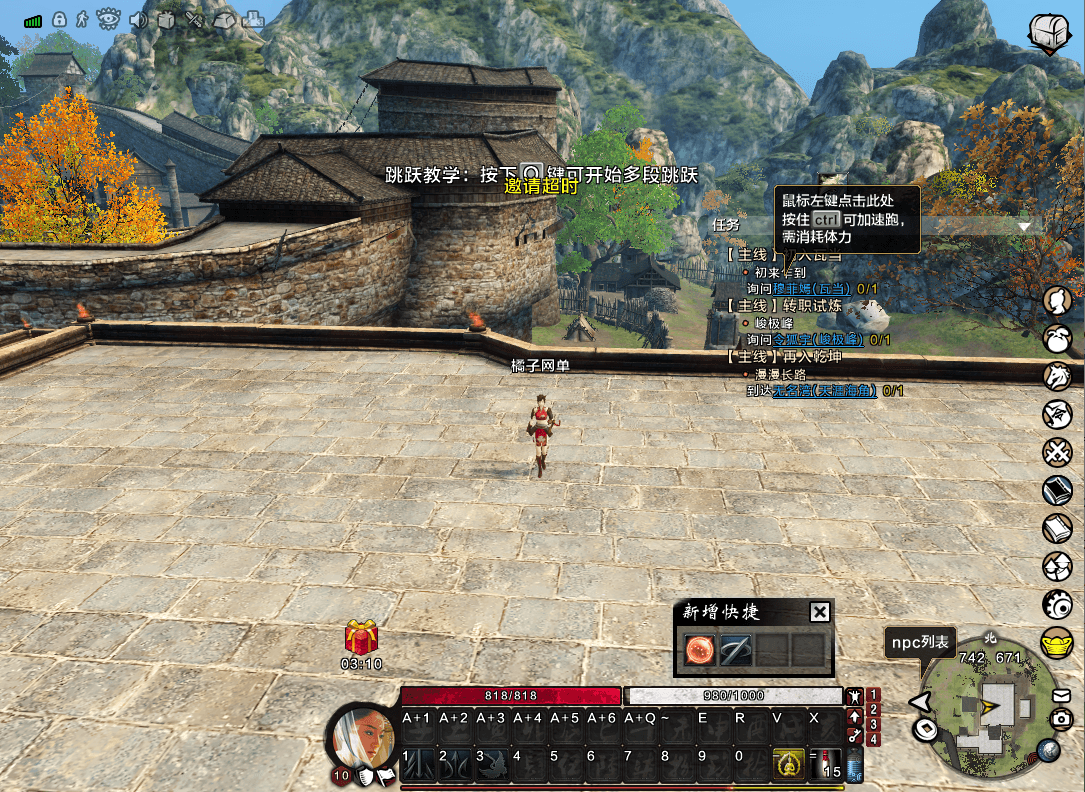Close the 新增快捷 shortcut popup
1085x792 pixels.
pos(819,613)
